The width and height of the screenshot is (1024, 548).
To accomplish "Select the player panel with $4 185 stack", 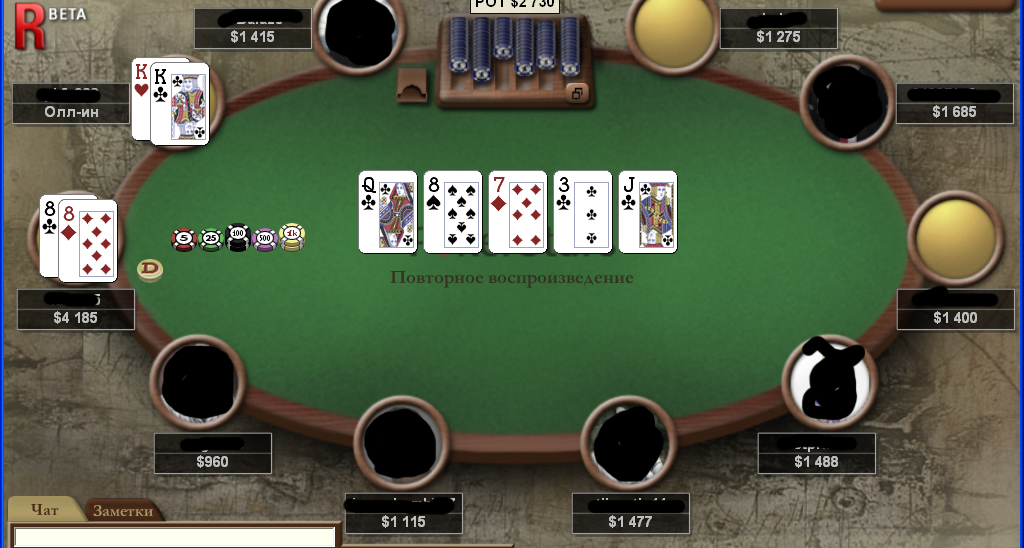I will click(x=76, y=309).
